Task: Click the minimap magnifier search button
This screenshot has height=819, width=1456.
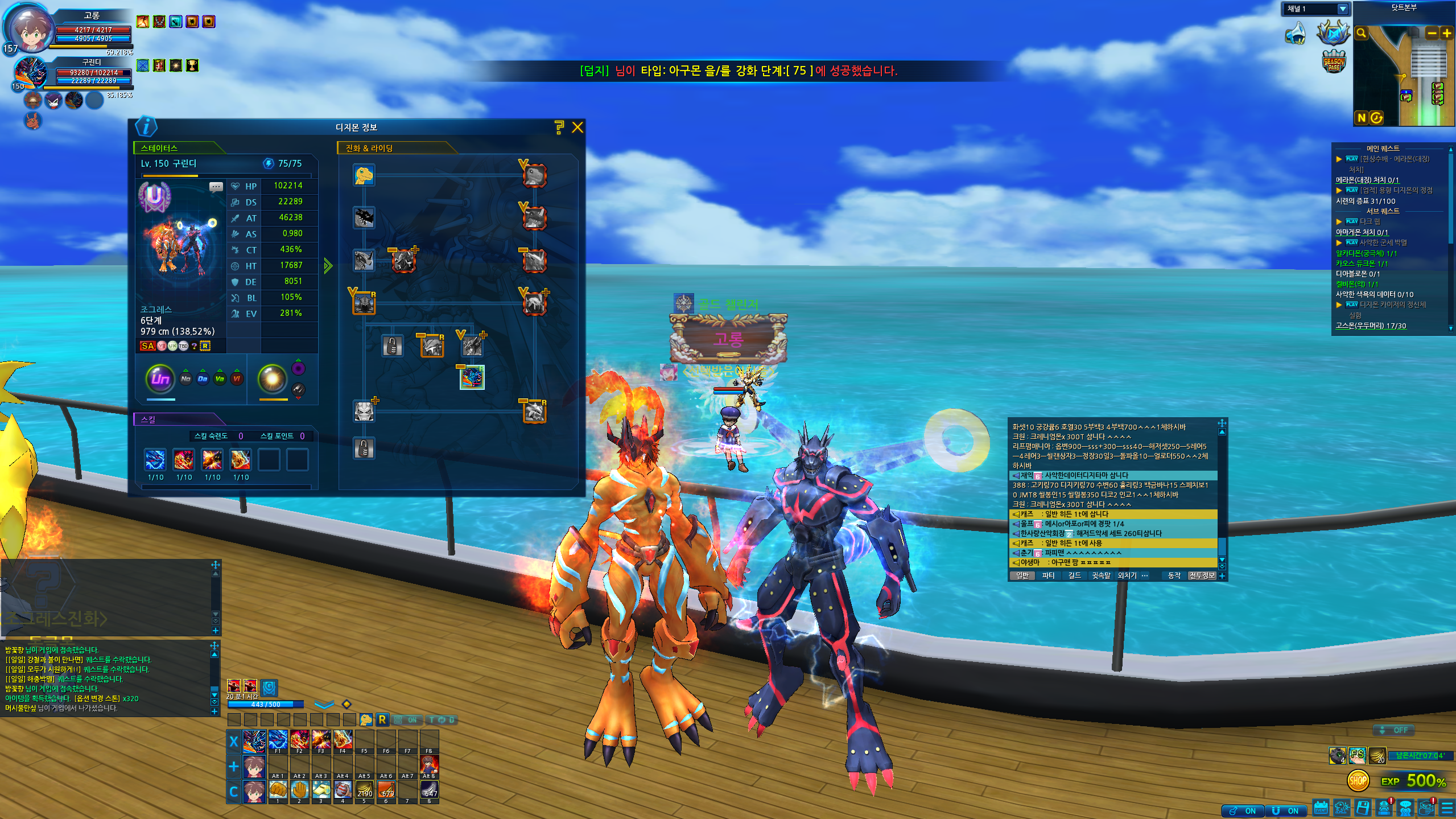Action: (1362, 33)
